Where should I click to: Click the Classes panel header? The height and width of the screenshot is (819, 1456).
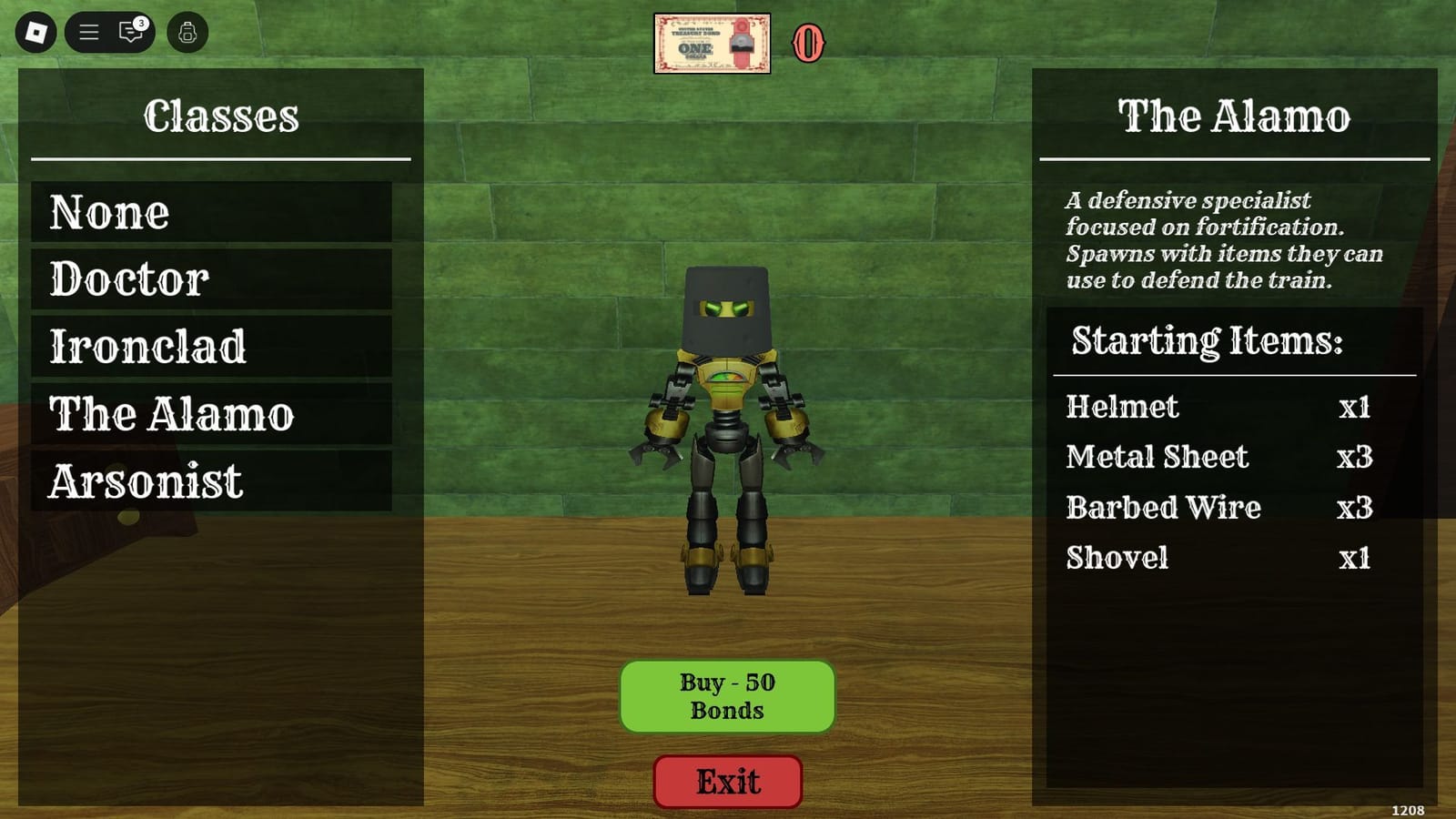[221, 114]
